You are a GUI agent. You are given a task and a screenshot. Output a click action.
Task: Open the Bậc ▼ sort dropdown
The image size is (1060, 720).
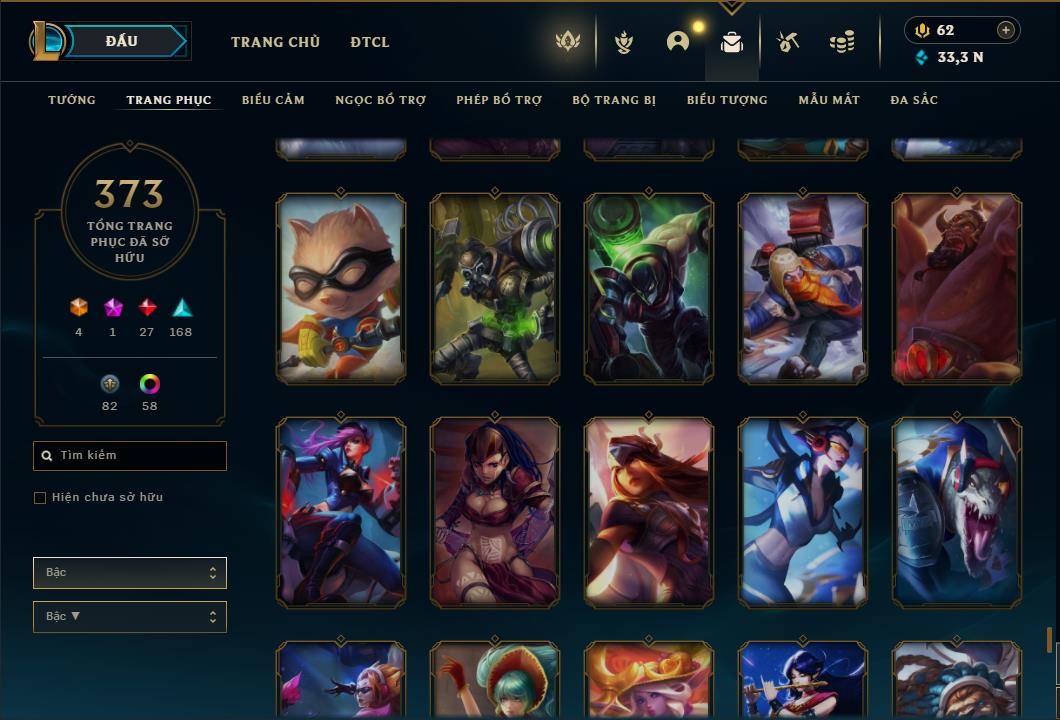(x=130, y=617)
